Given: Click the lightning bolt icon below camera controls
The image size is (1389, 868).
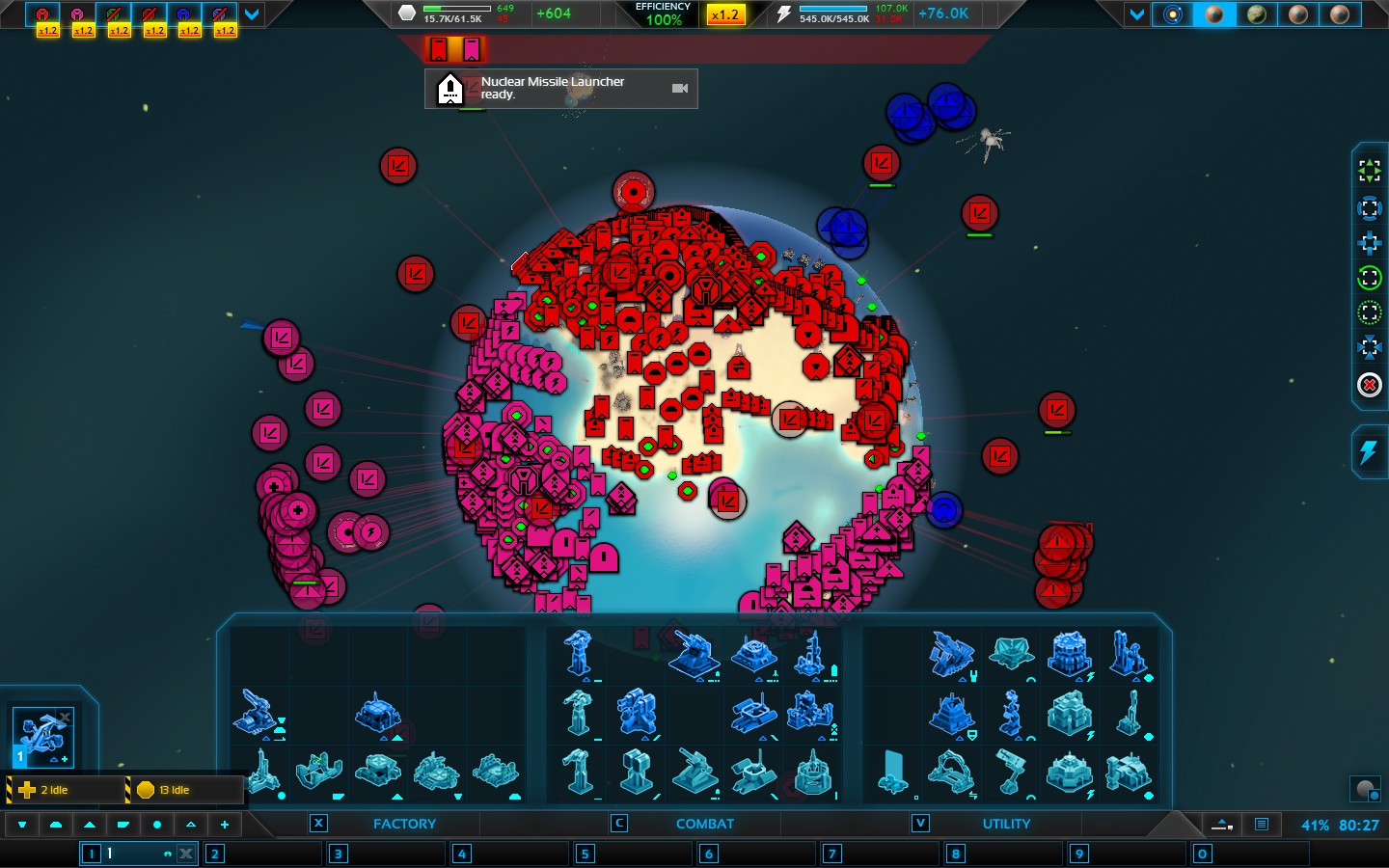Looking at the screenshot, I should [x=1370, y=453].
